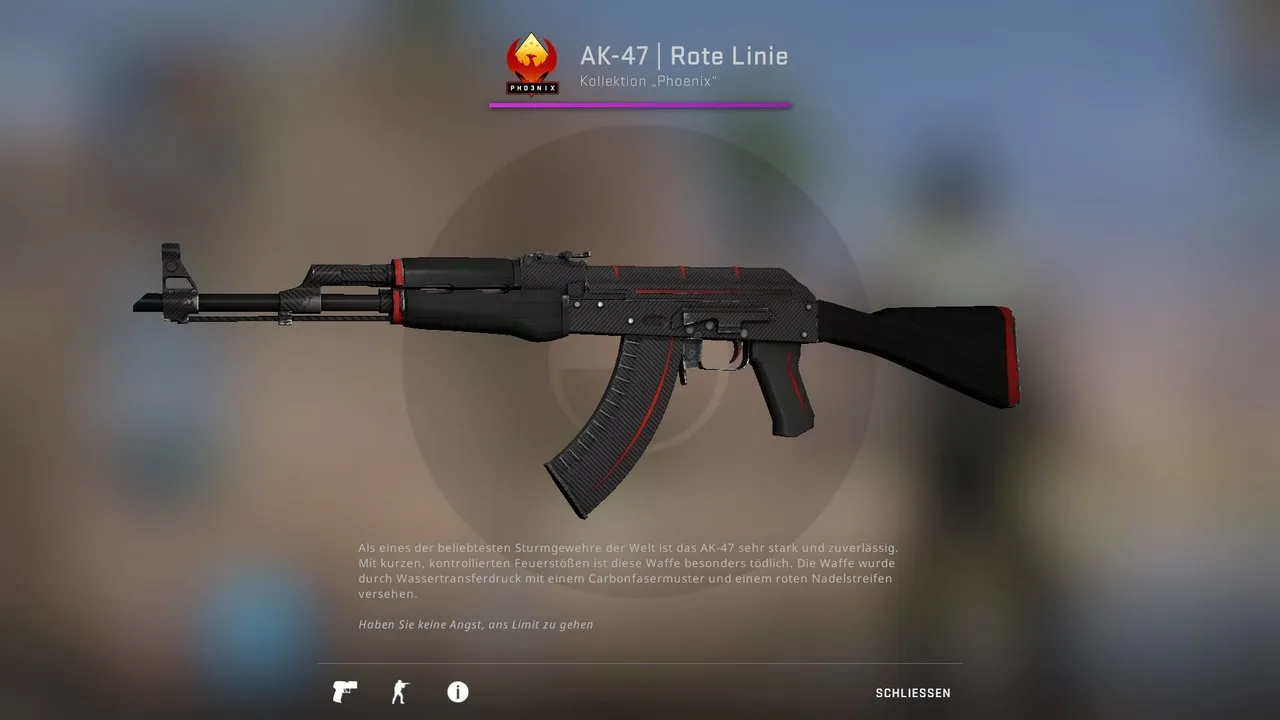Click the purple rarity bar under the title

[640, 103]
